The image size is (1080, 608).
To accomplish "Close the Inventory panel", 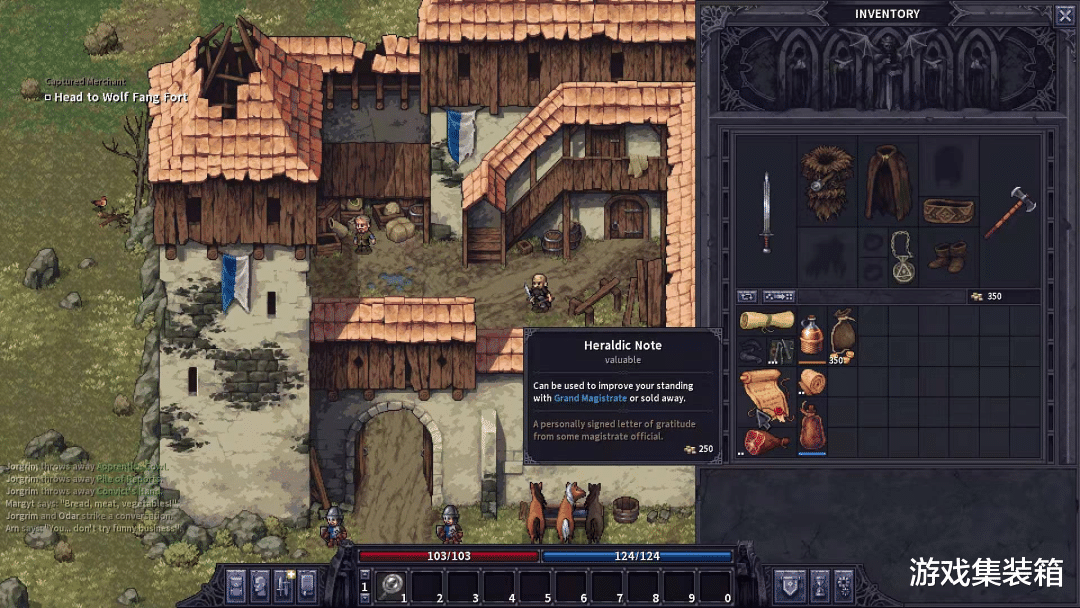I will point(1064,15).
